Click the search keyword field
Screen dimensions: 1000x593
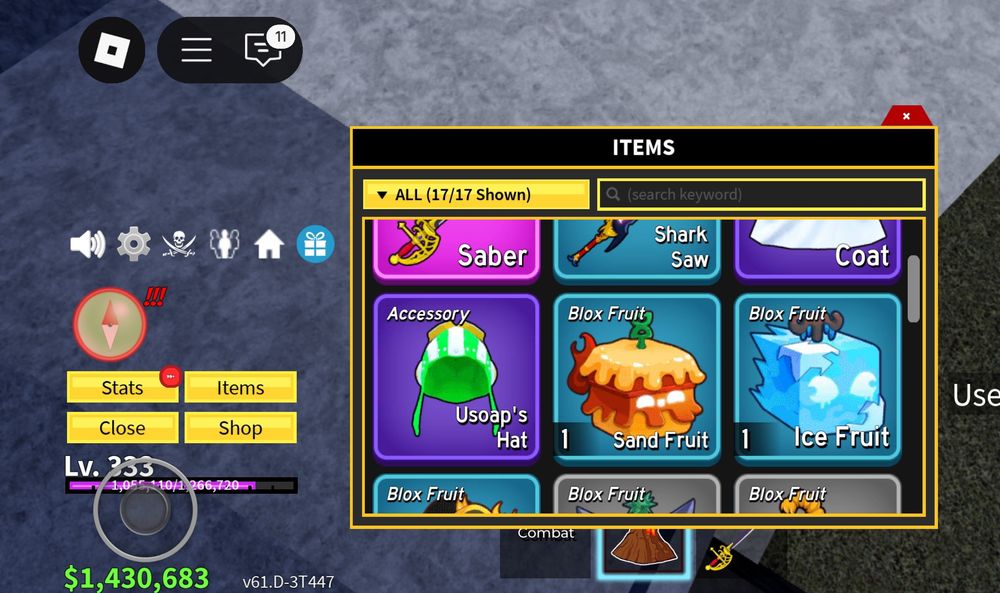pos(762,195)
